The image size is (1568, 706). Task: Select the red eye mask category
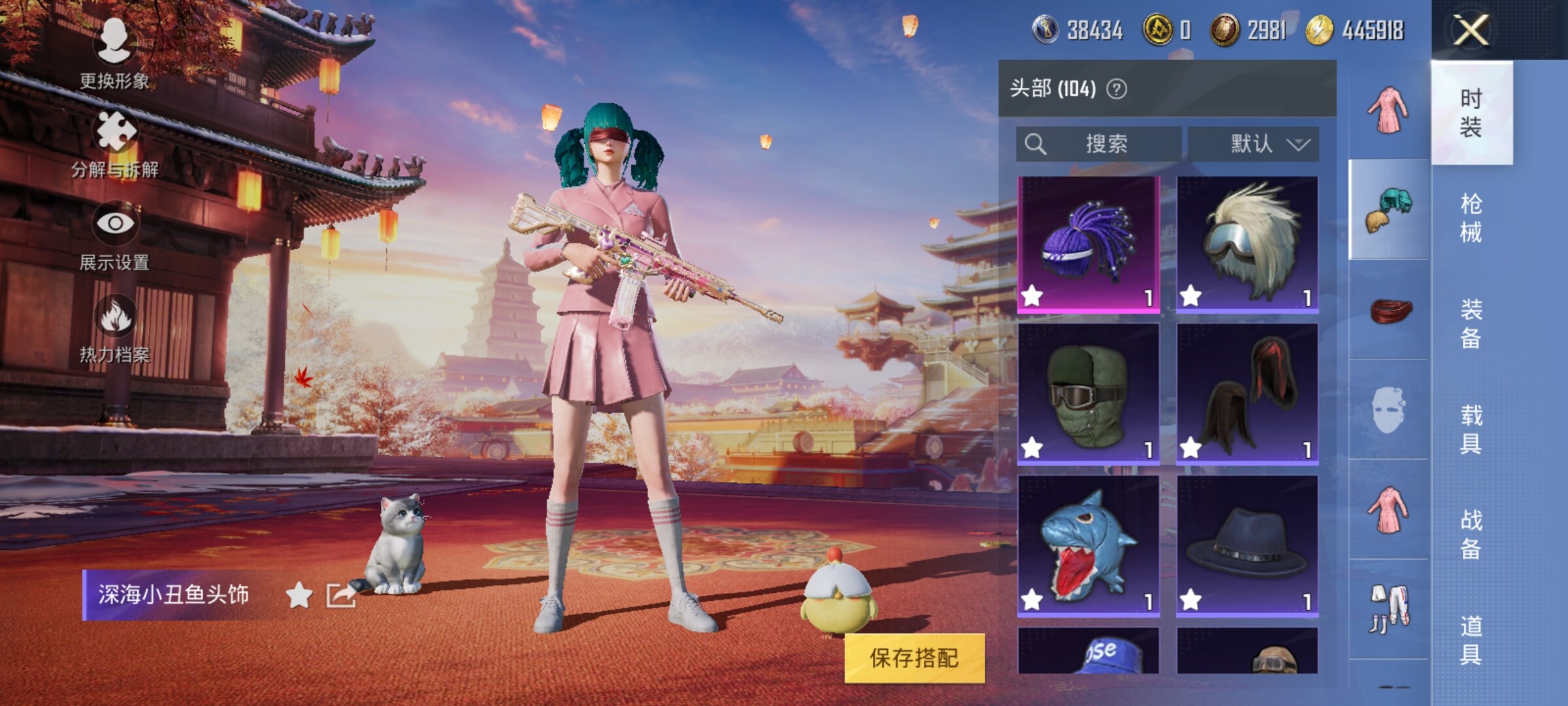coord(1390,311)
